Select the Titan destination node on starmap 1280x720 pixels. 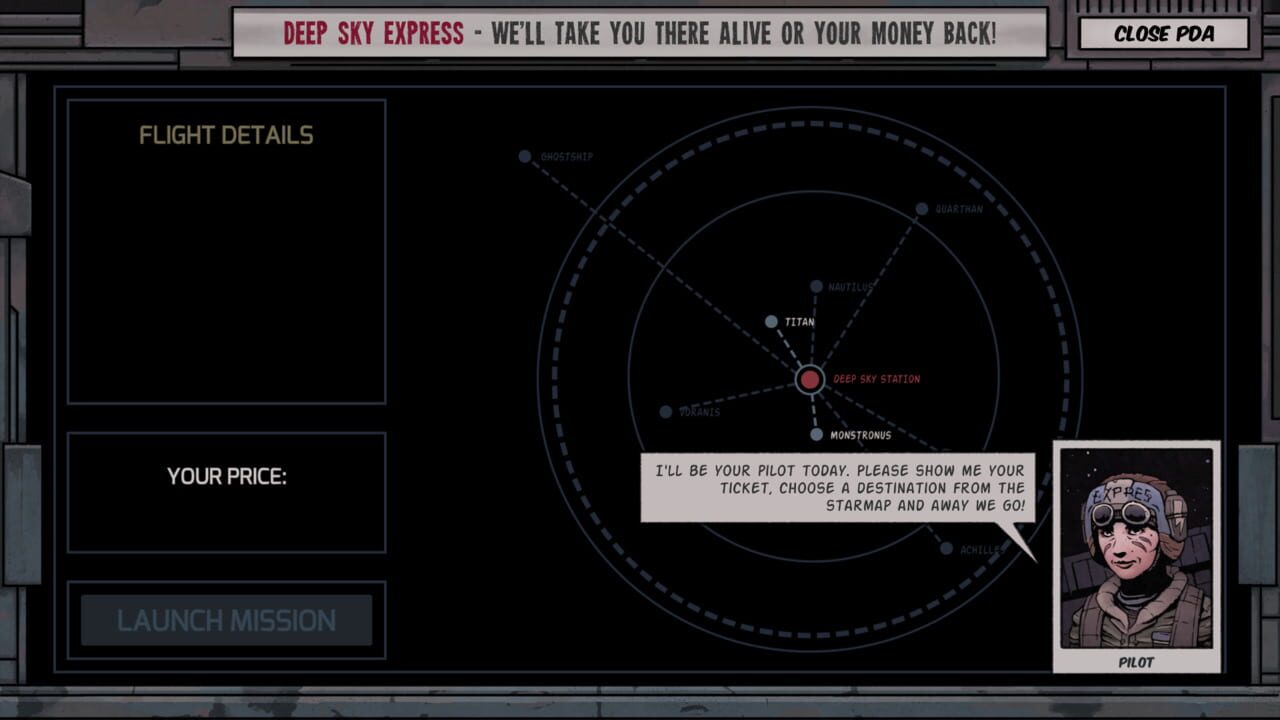tap(770, 321)
